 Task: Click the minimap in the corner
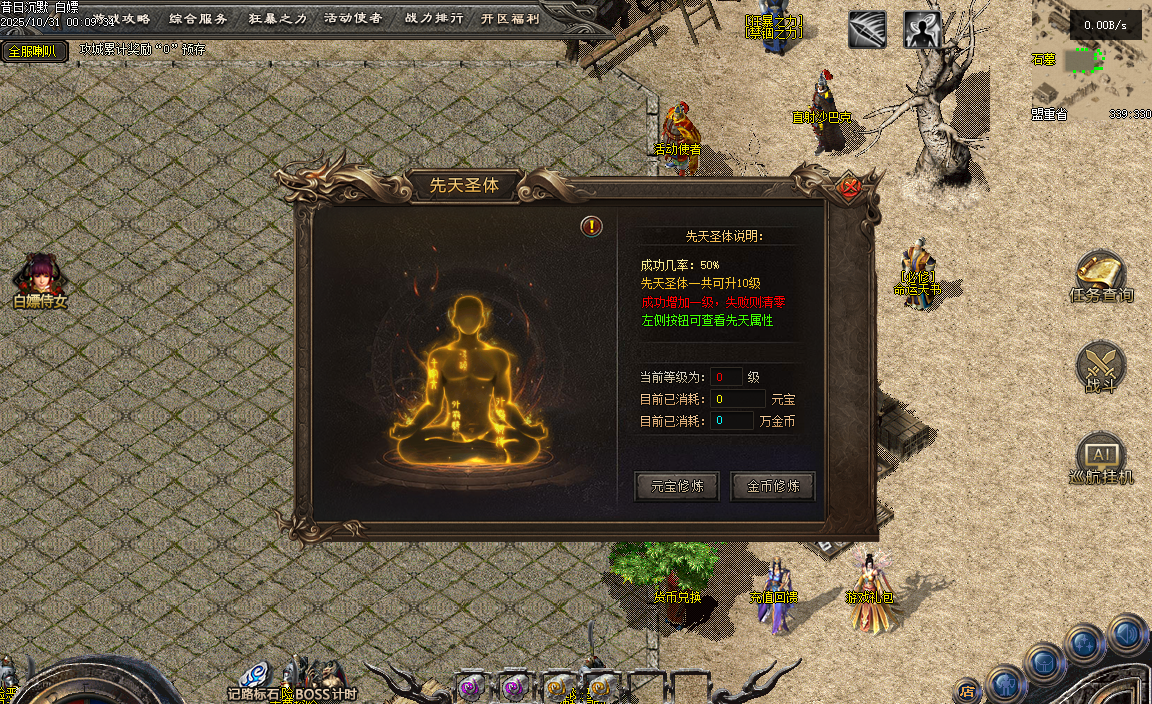[1090, 62]
